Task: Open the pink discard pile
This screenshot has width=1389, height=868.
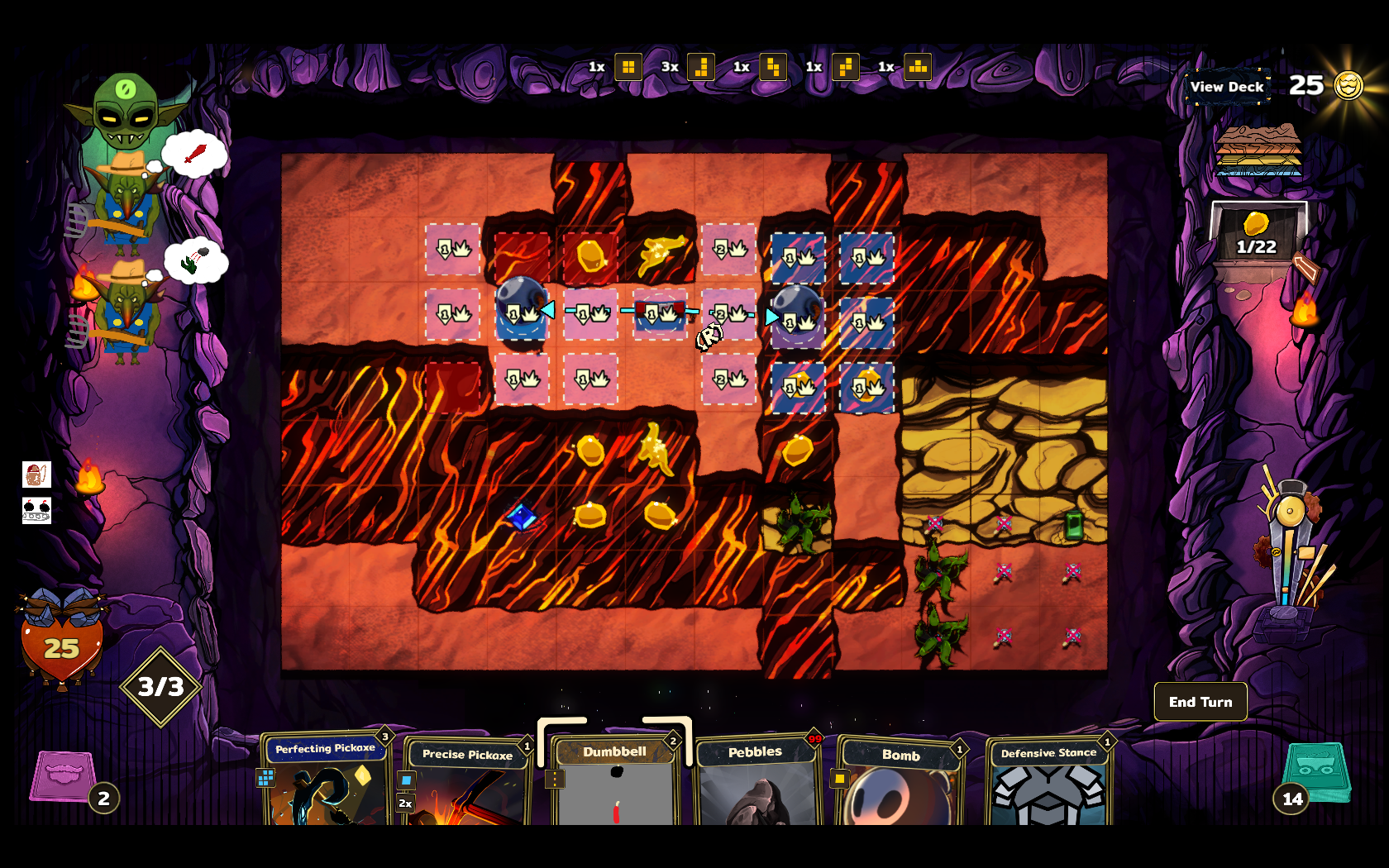Action: [x=63, y=775]
